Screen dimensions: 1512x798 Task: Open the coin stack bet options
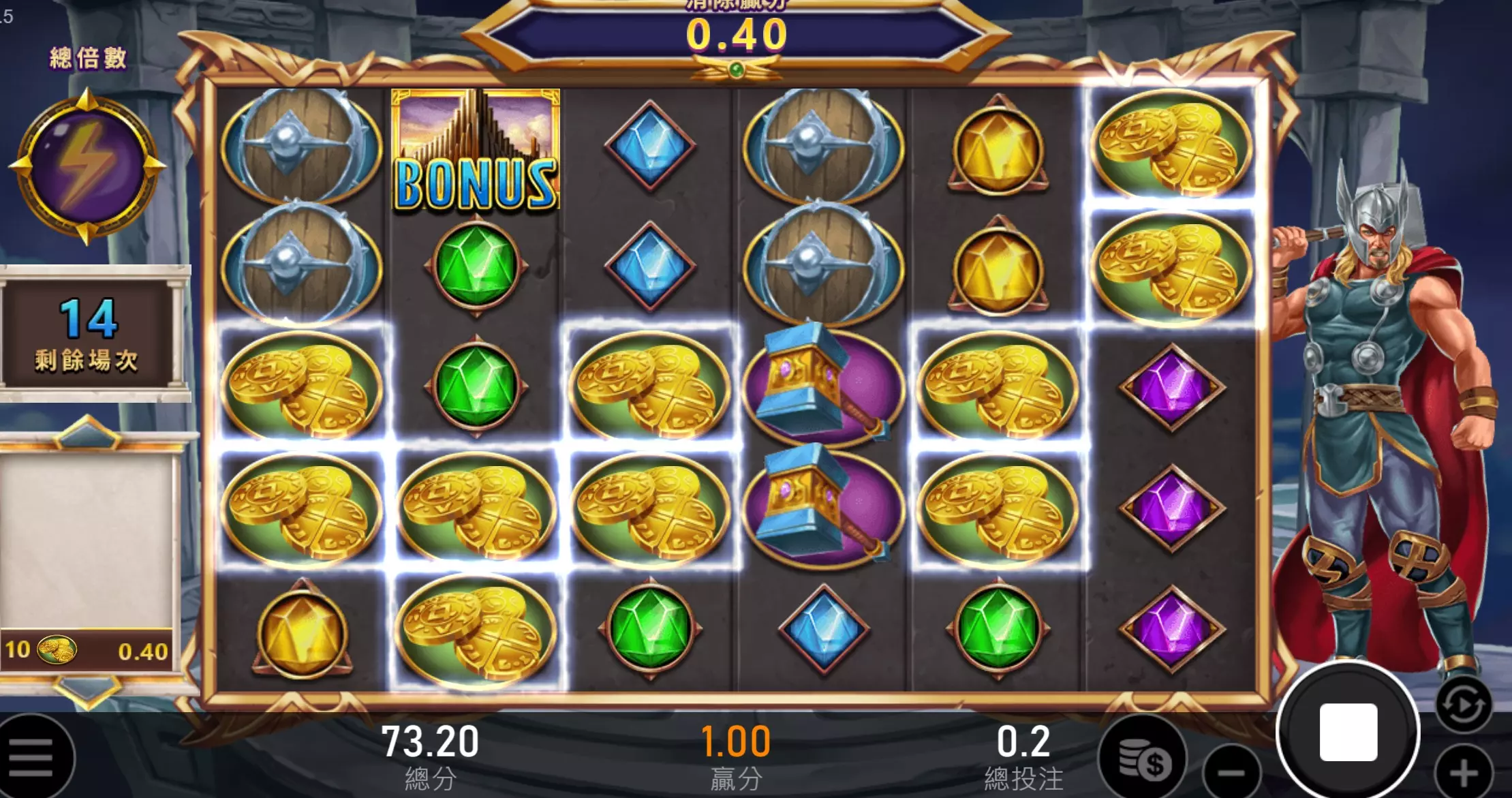pos(1143,758)
